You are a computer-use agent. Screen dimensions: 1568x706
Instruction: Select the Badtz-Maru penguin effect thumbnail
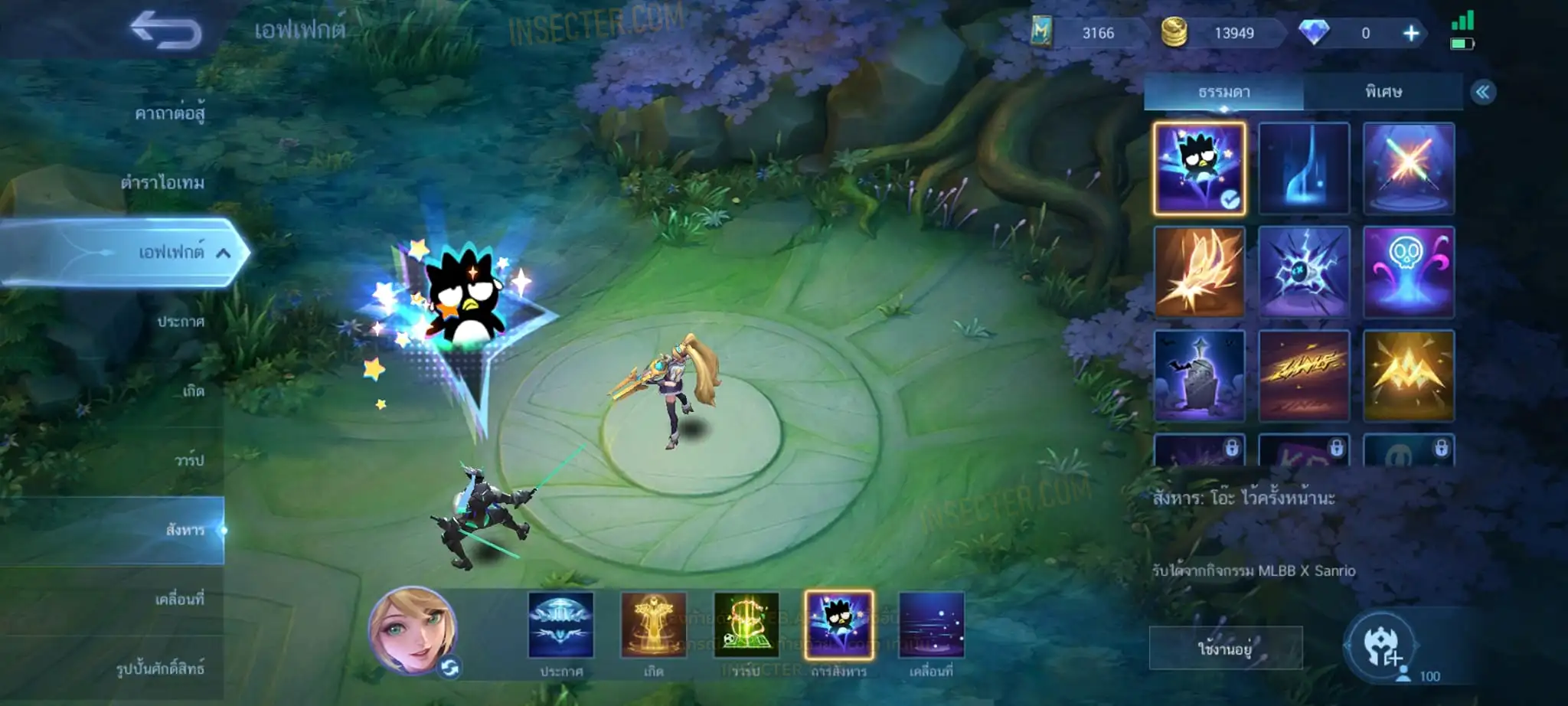[1200, 168]
